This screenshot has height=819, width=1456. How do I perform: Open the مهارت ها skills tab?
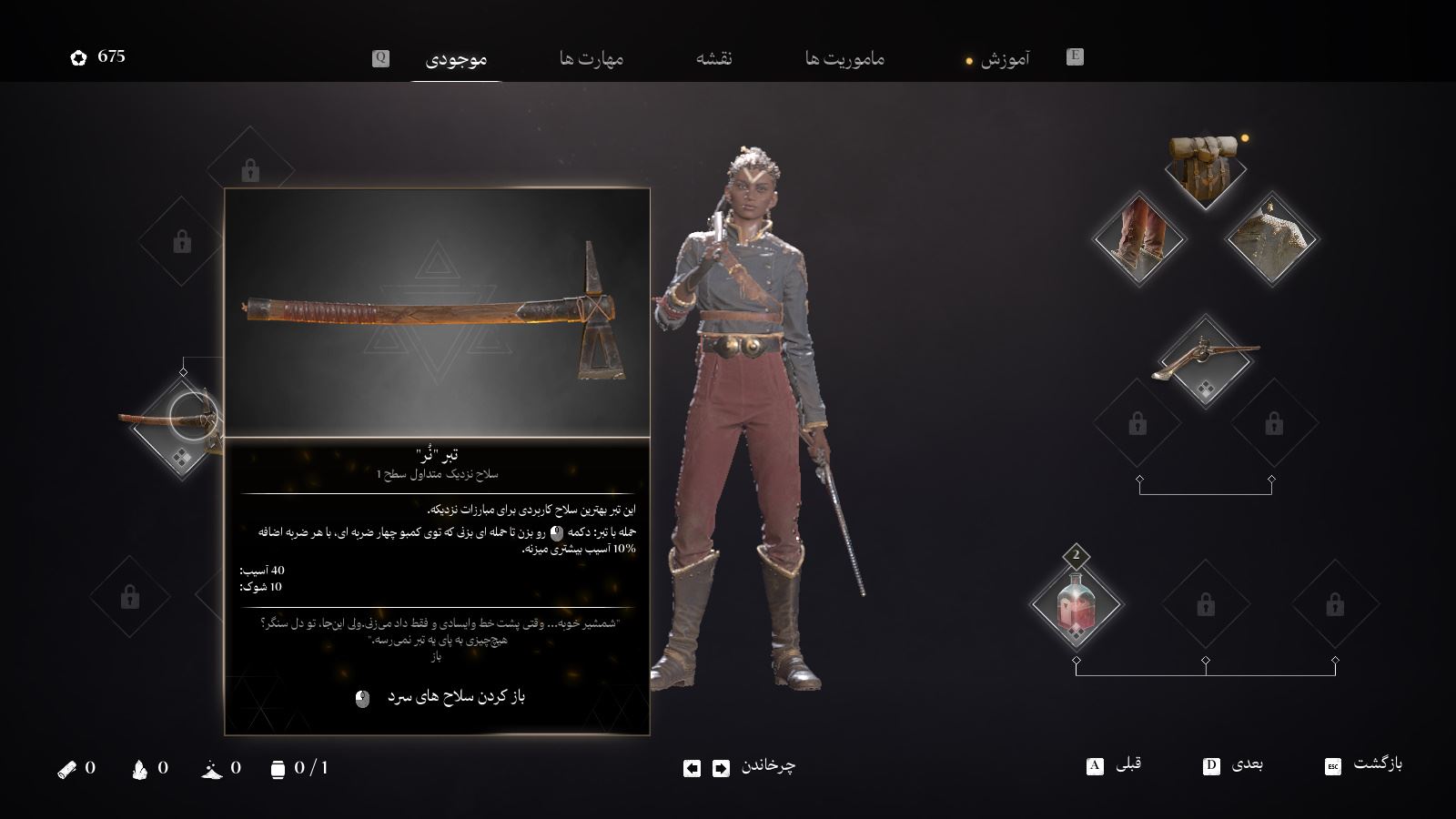click(591, 59)
